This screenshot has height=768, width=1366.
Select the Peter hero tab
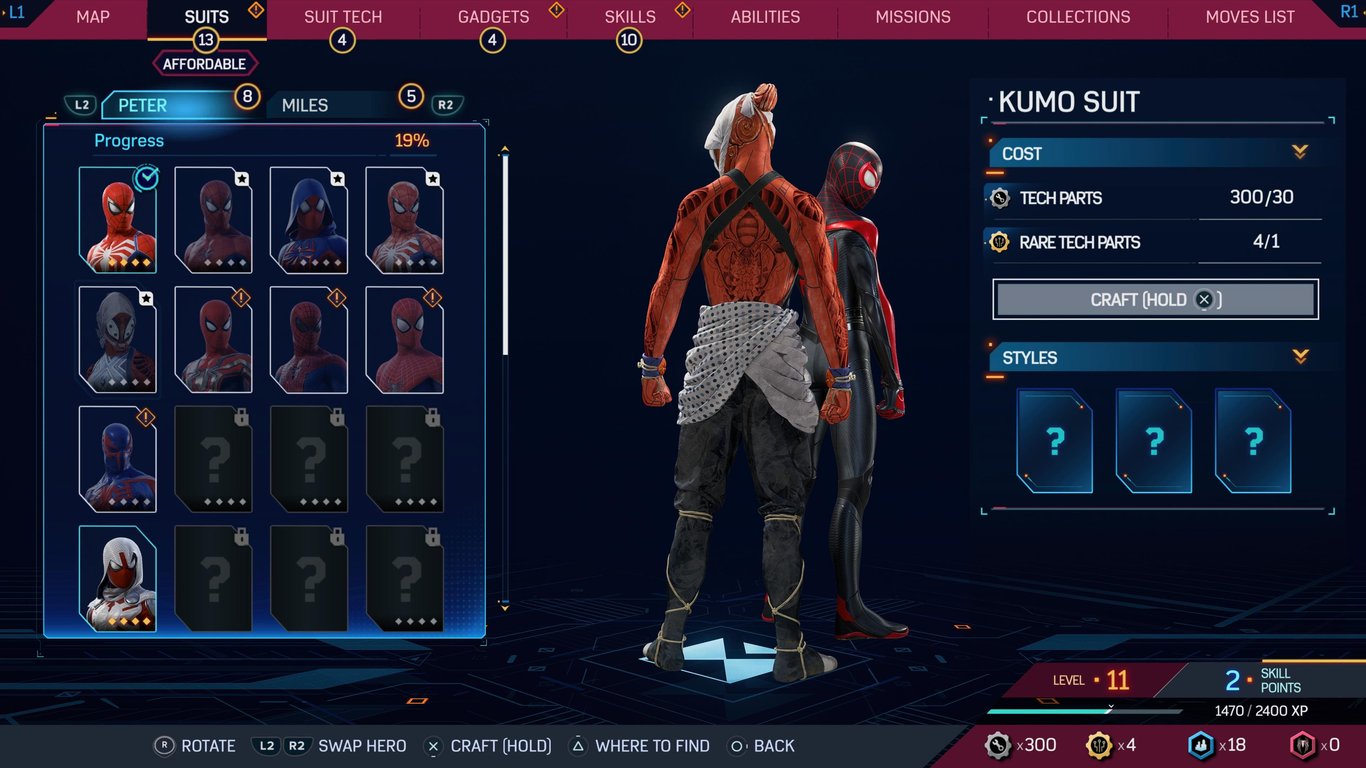click(x=143, y=105)
